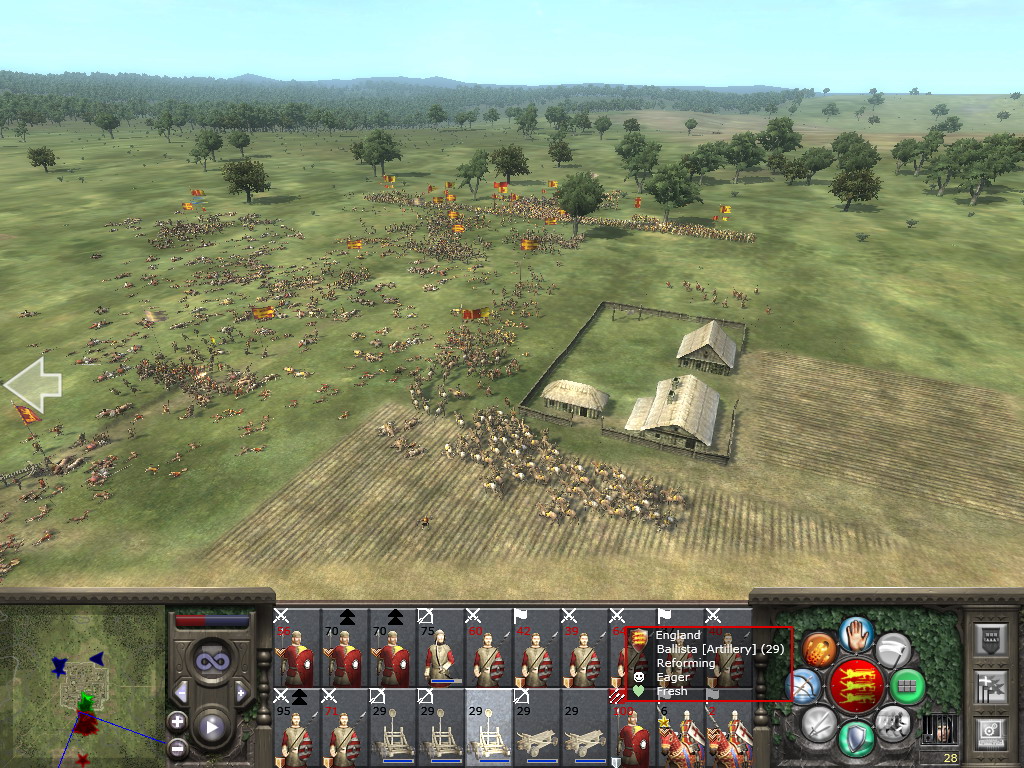Decrease game speed with the small minus arrow
The width and height of the screenshot is (1024, 768).
(x=181, y=692)
